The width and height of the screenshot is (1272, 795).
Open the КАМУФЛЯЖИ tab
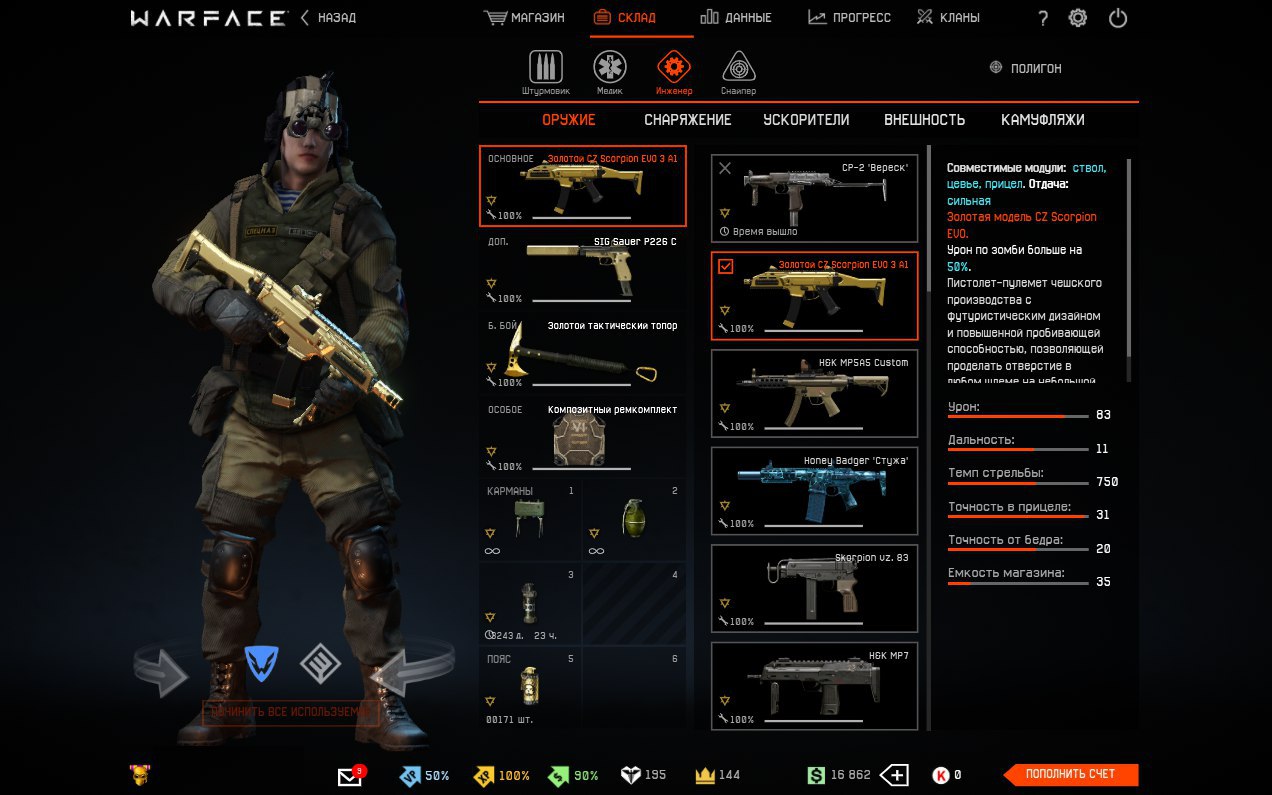coord(1042,120)
